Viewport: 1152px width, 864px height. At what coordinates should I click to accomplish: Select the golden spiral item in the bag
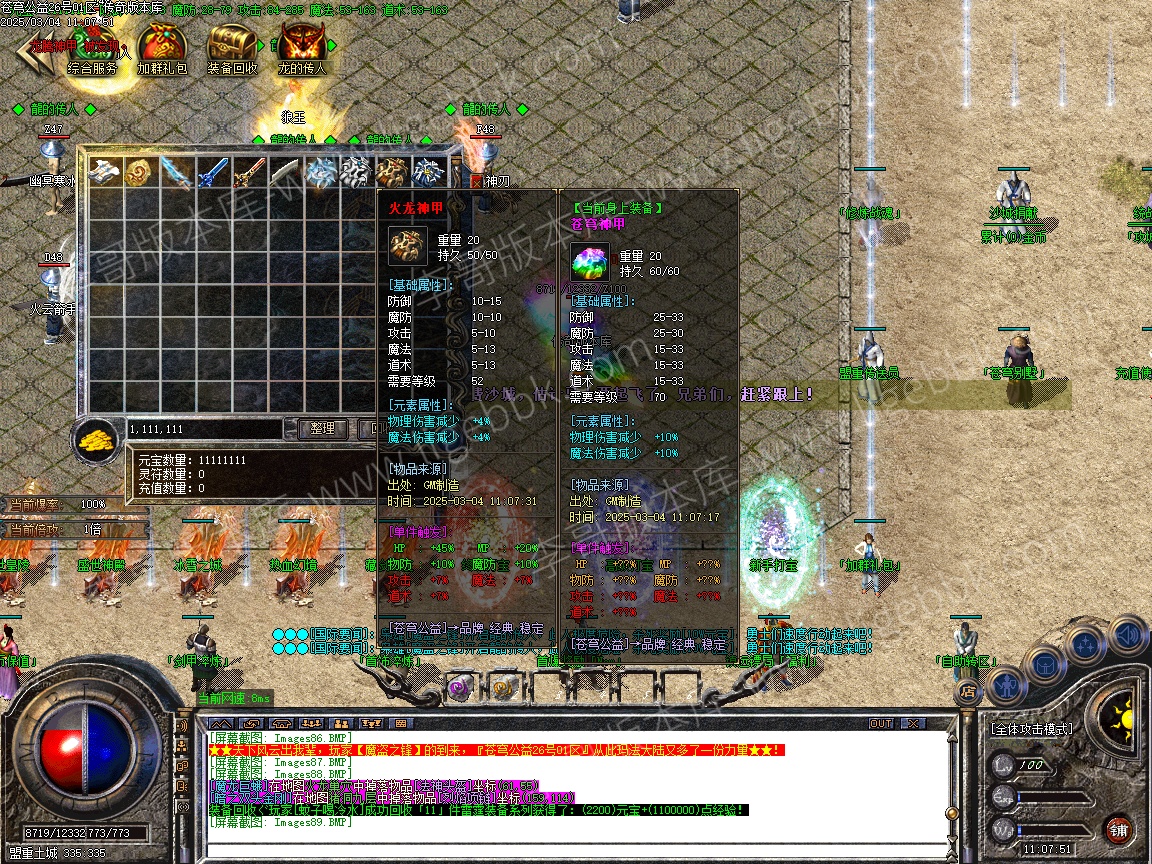coord(140,172)
